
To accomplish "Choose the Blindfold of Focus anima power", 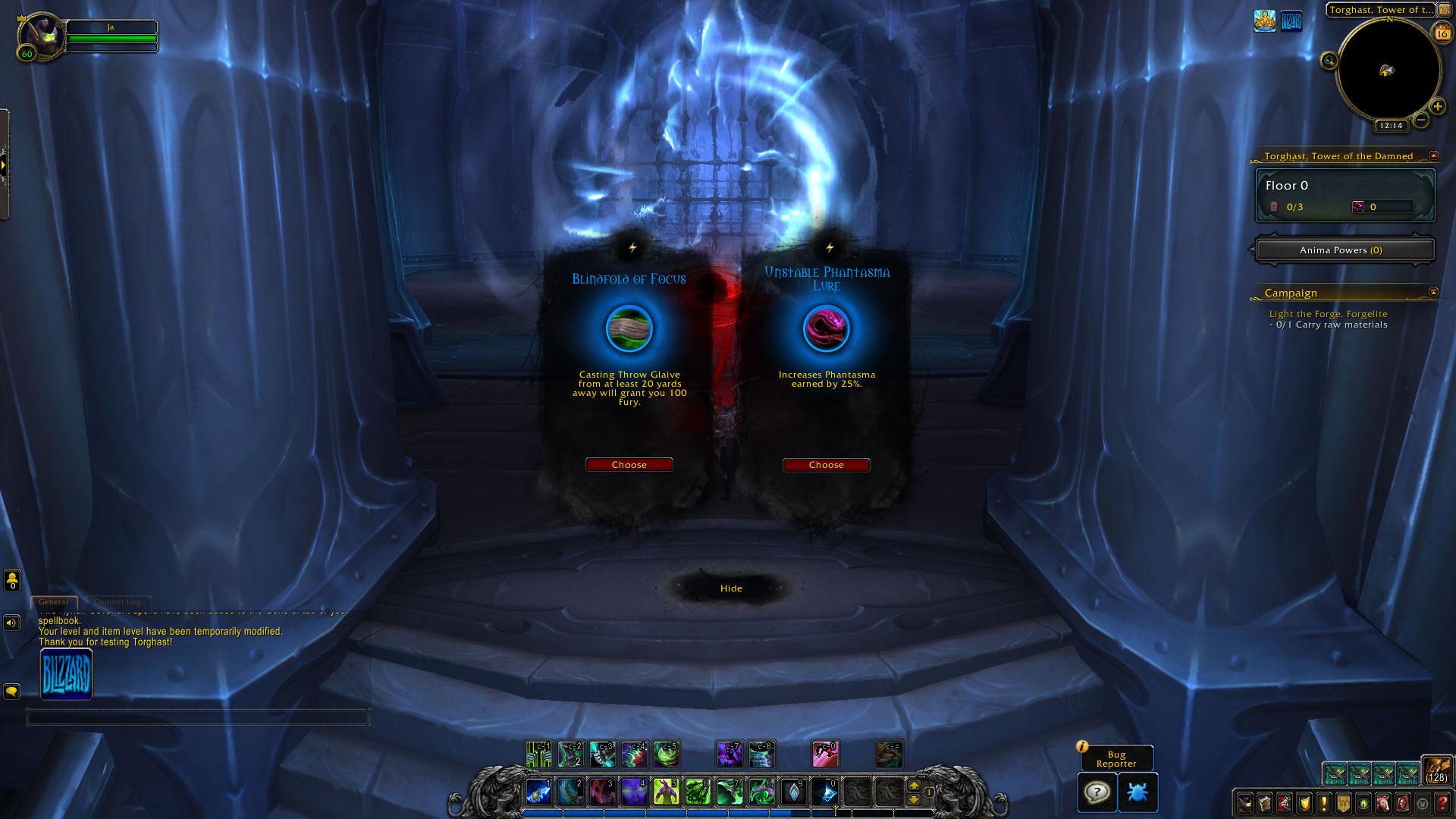I will coord(629,465).
